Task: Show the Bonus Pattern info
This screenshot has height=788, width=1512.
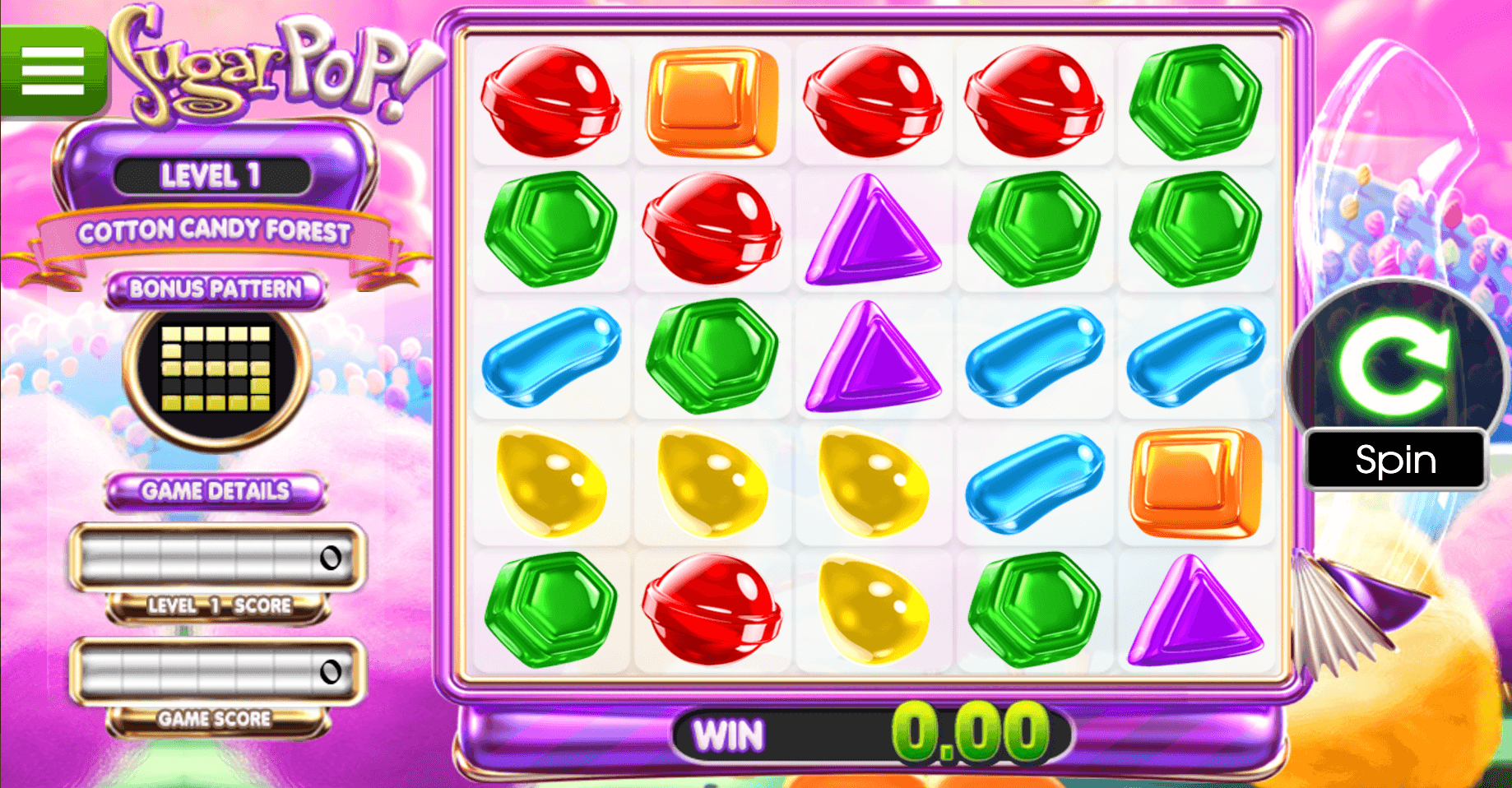Action: (x=216, y=289)
